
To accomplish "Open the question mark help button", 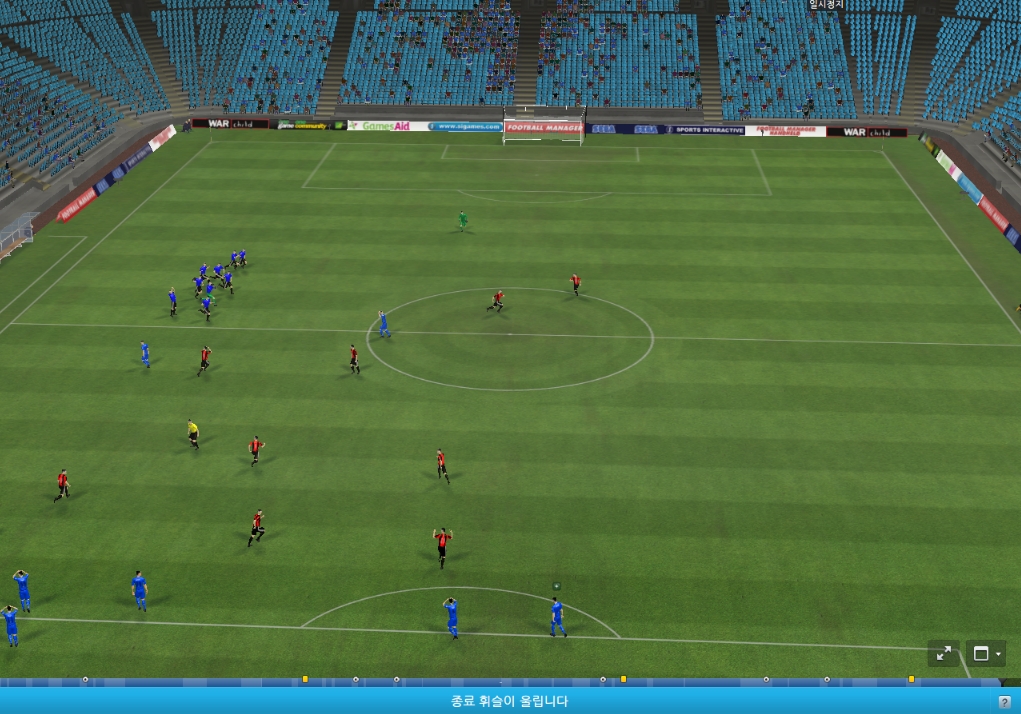I will coord(1005,702).
